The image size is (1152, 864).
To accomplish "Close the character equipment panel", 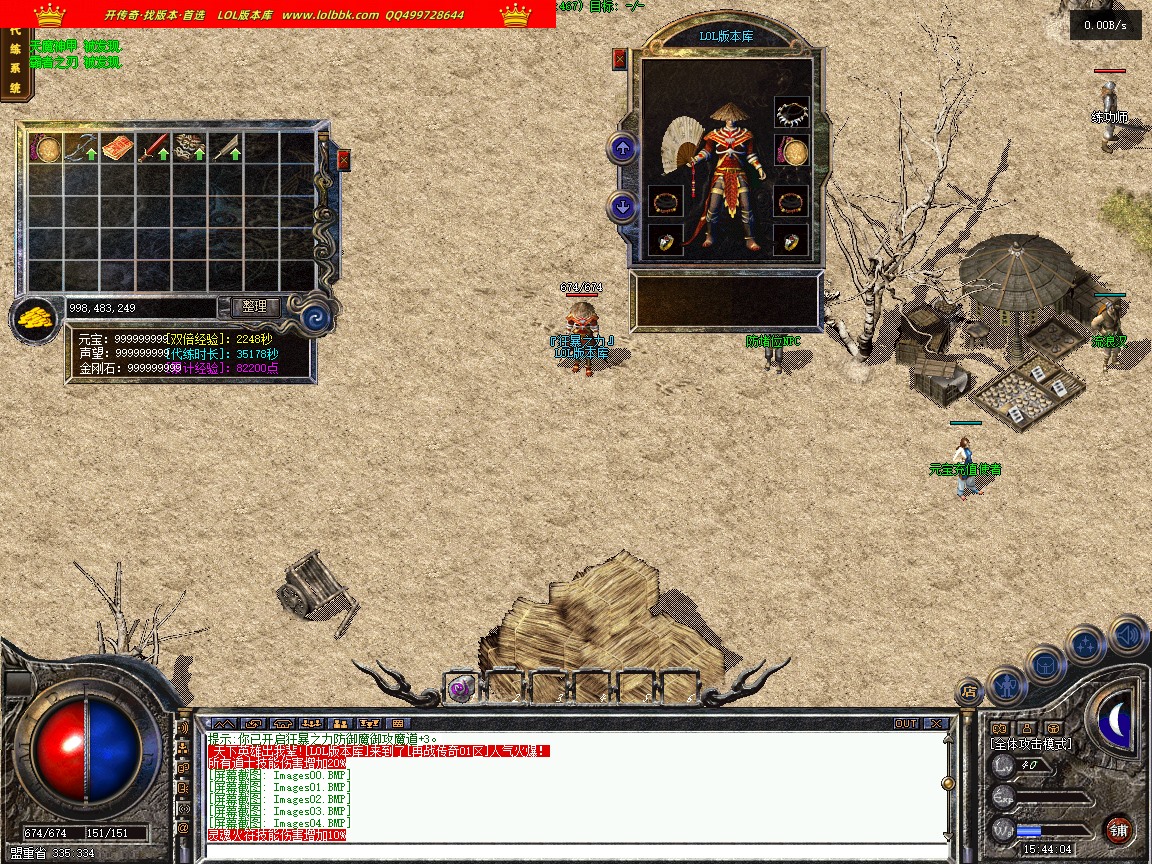I will pyautogui.click(x=619, y=58).
